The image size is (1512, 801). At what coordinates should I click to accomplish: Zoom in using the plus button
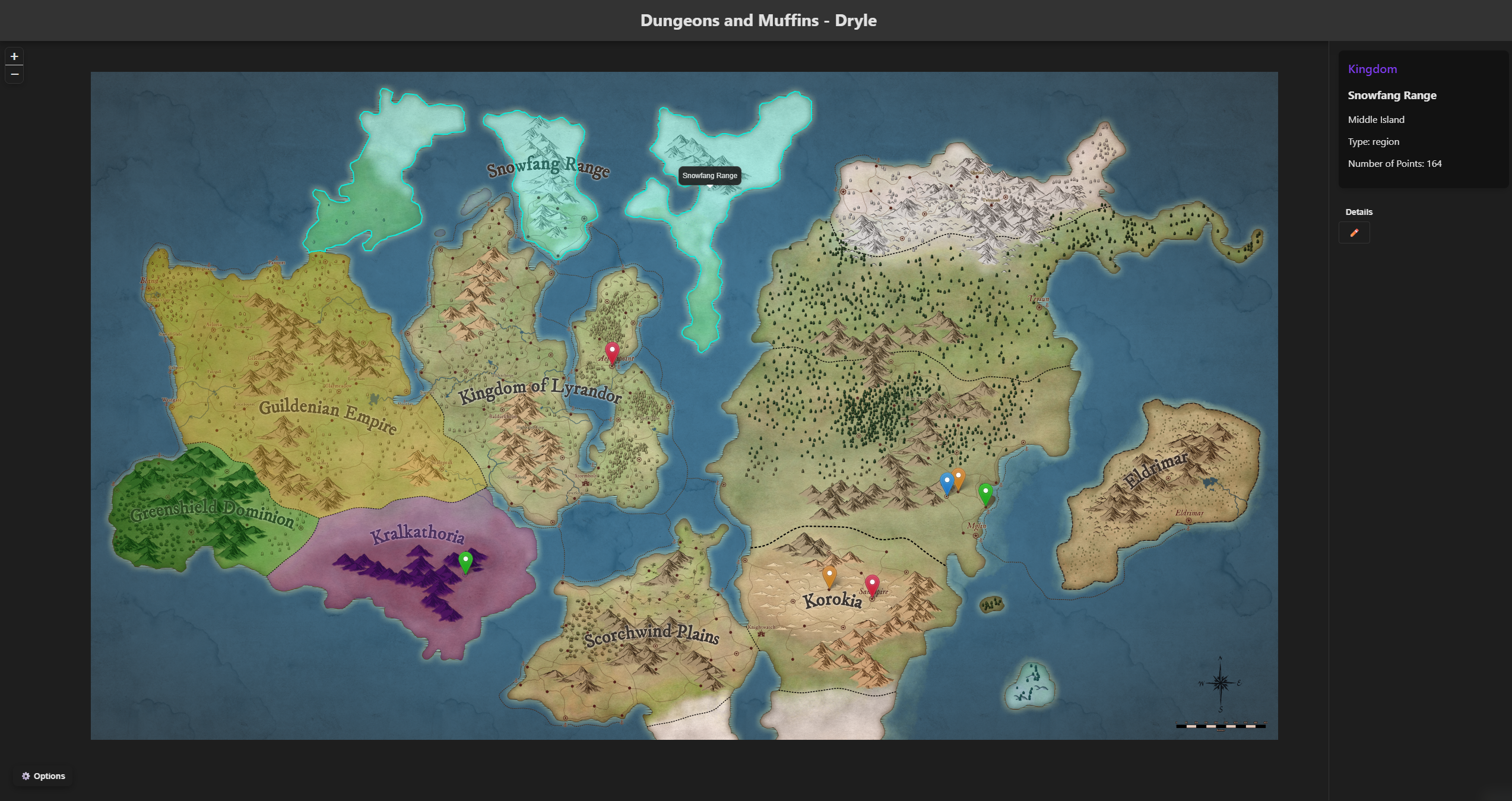pos(14,56)
